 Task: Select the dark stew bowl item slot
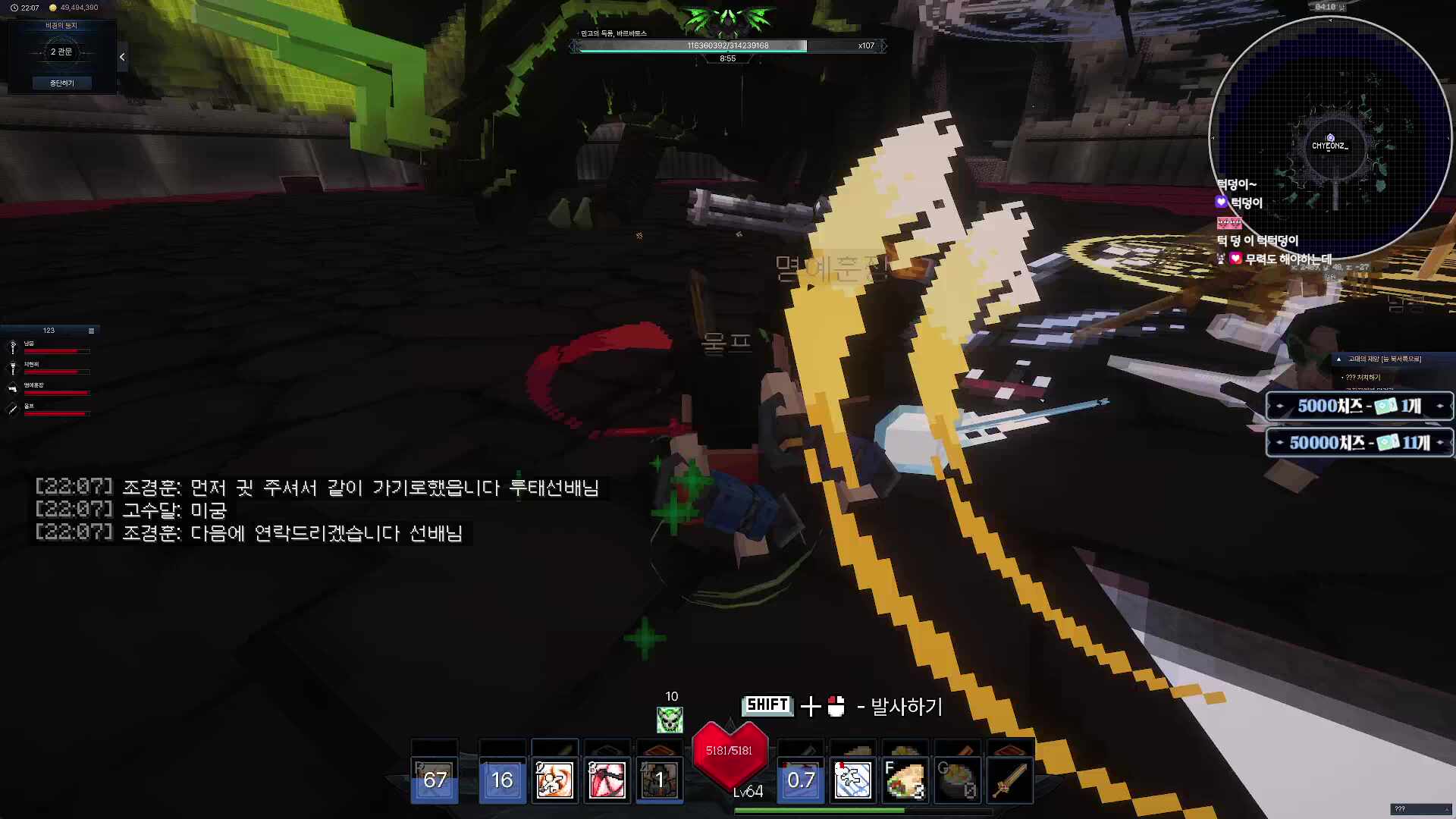click(957, 780)
